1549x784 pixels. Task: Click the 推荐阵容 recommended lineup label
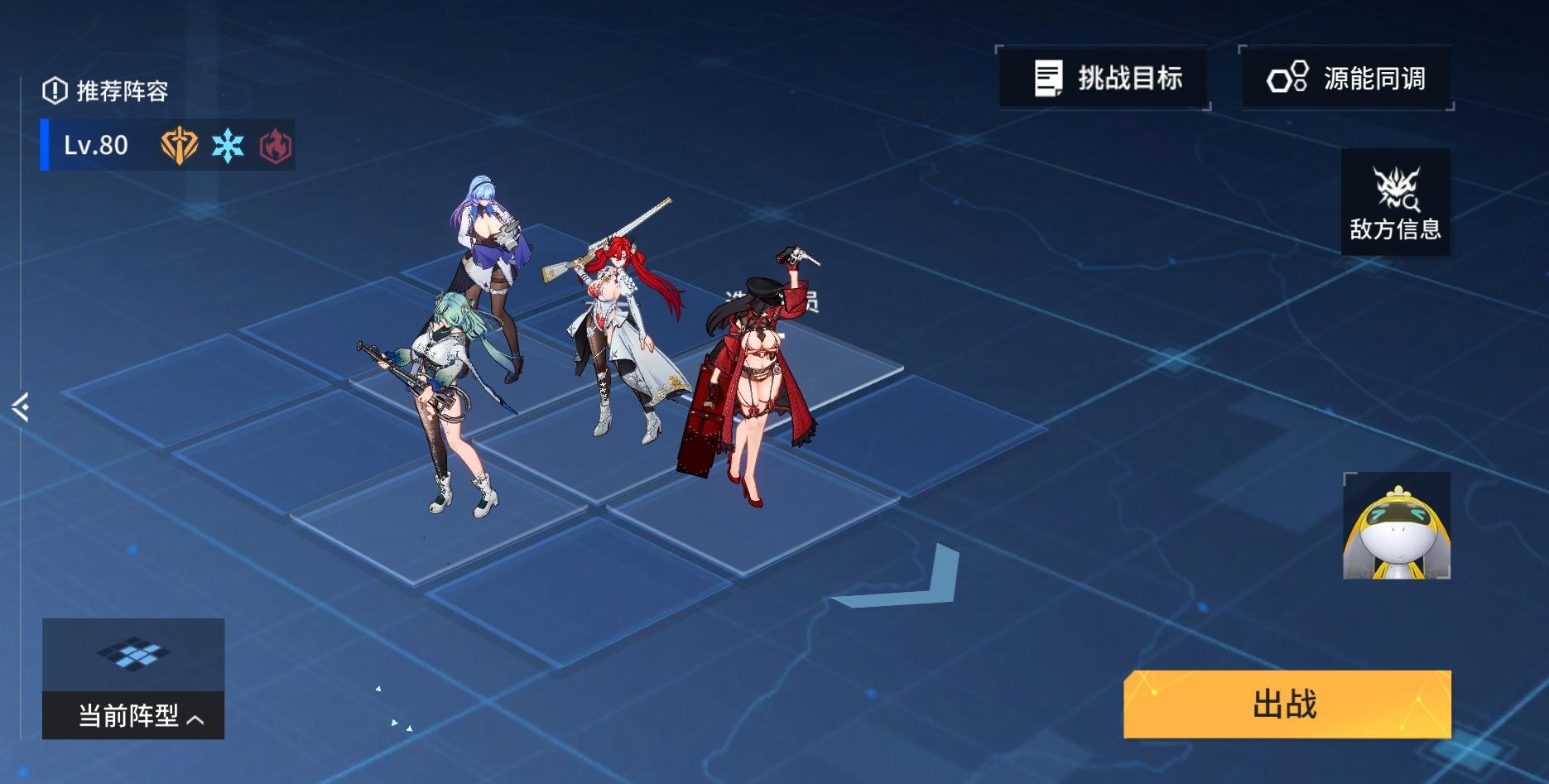click(x=123, y=92)
